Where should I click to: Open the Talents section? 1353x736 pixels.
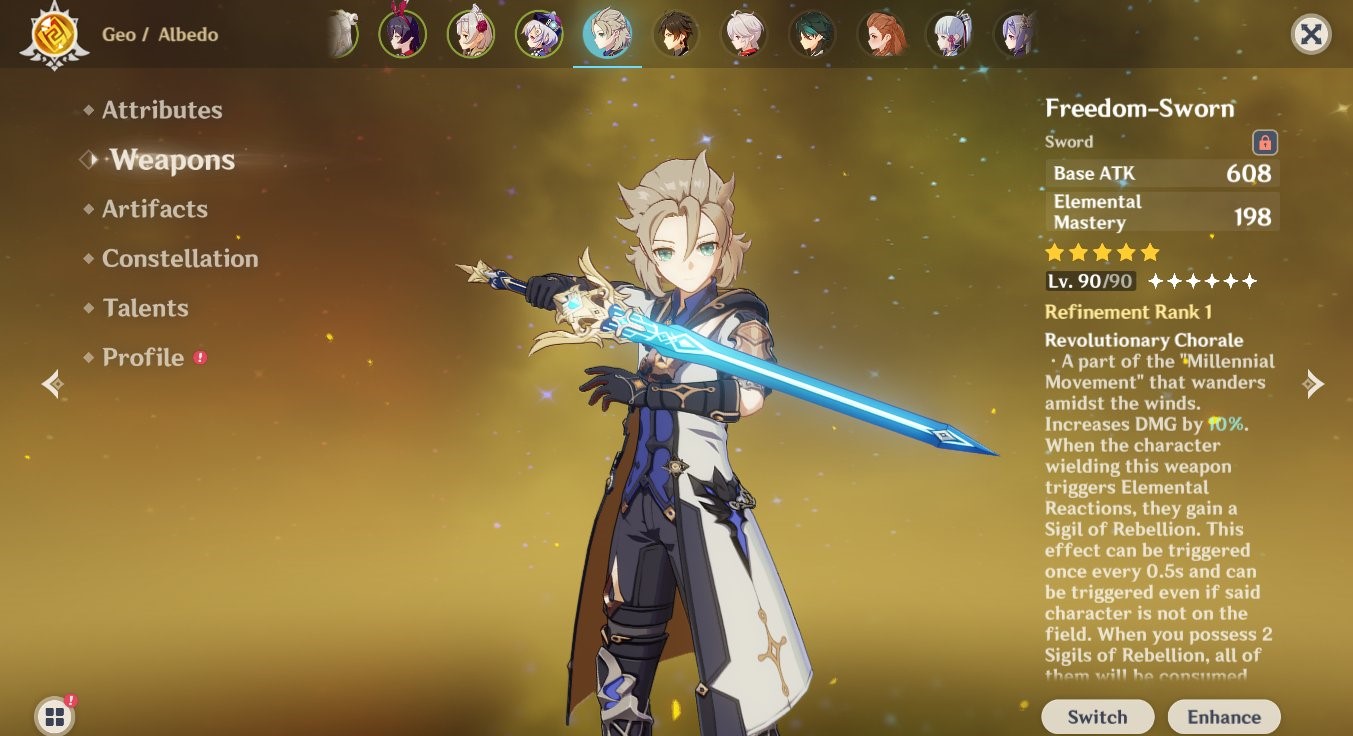[144, 308]
